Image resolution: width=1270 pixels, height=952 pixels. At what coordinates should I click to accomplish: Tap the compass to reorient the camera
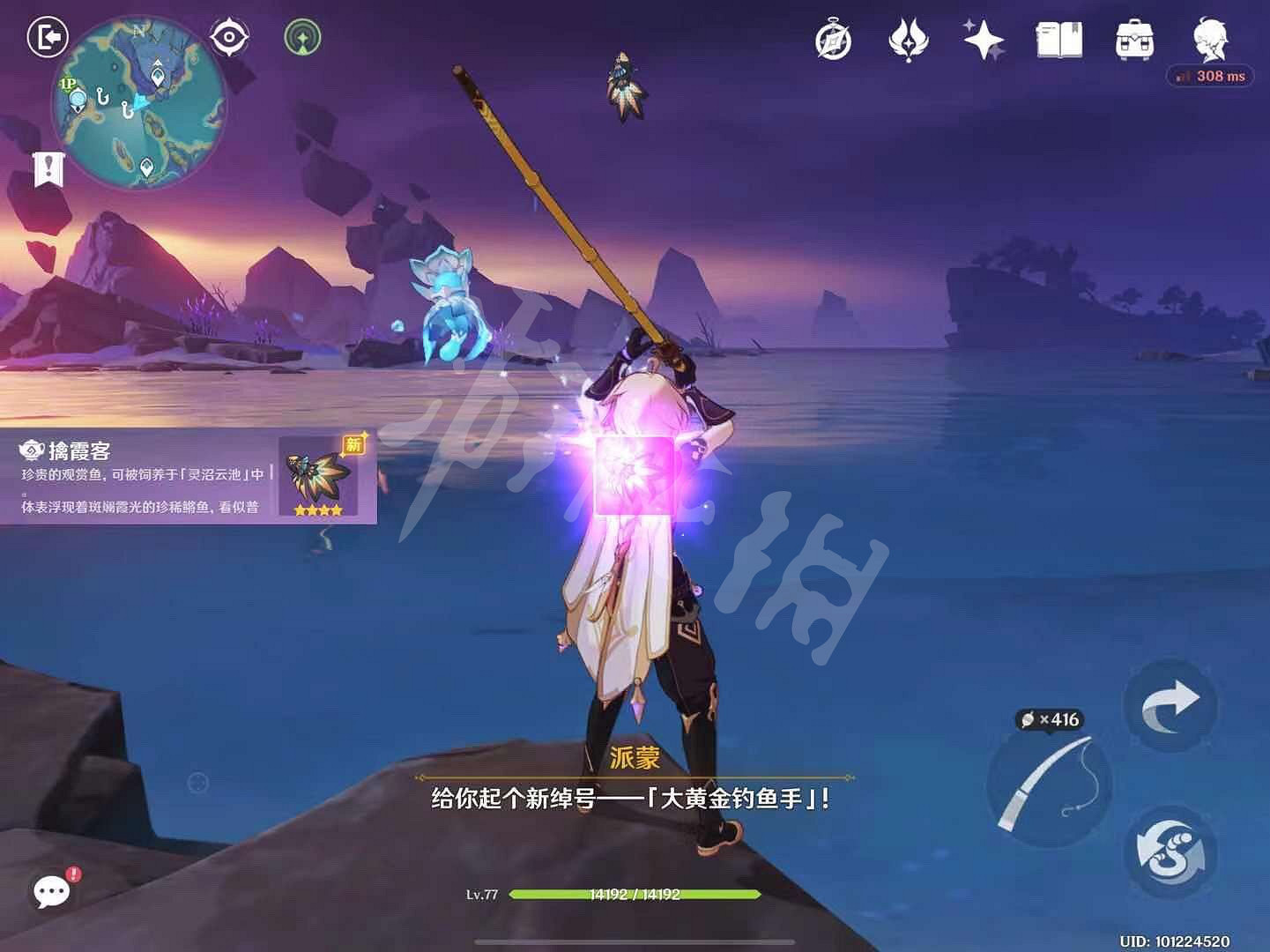coord(229,37)
